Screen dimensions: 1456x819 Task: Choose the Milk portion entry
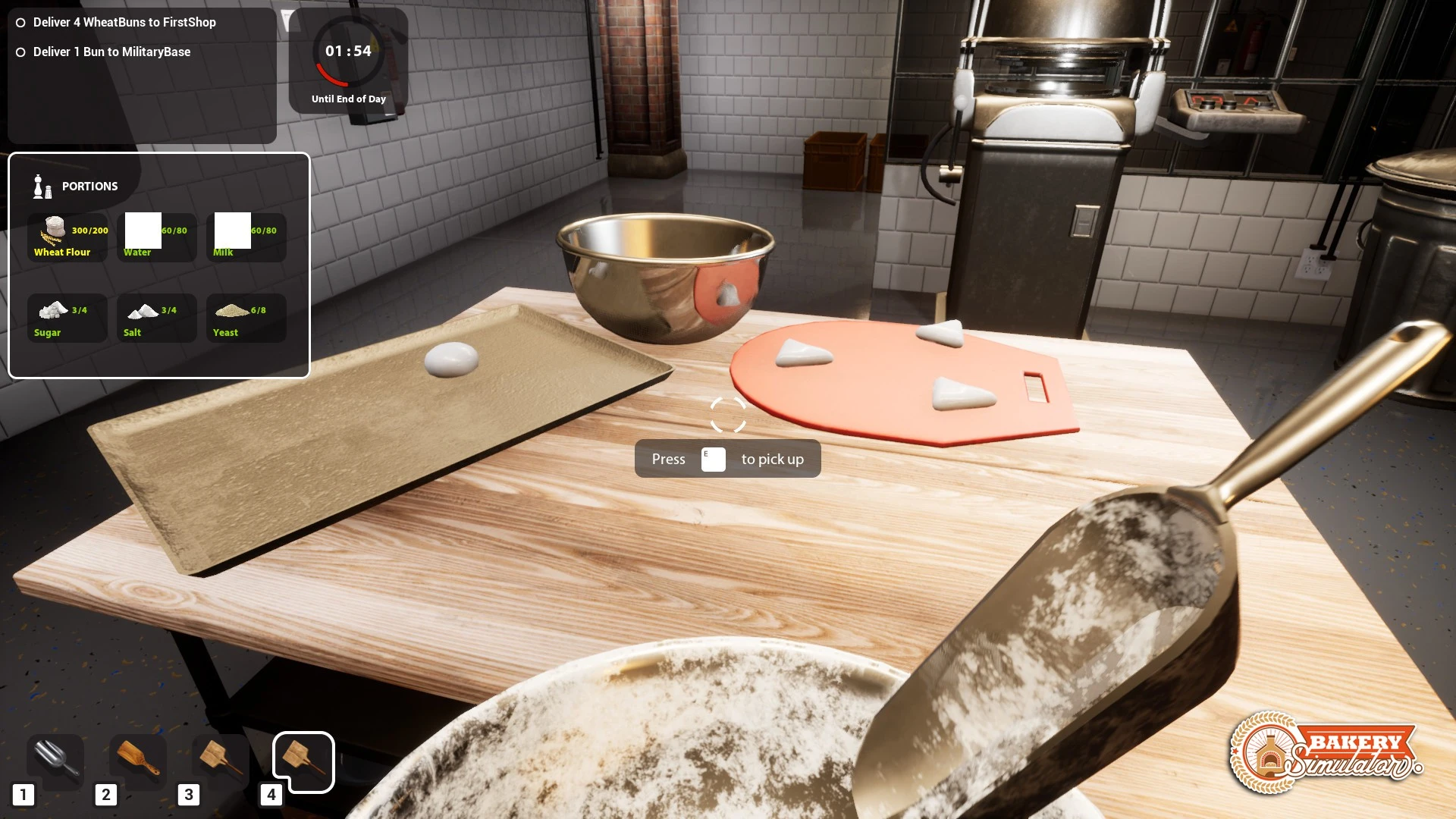point(233,231)
